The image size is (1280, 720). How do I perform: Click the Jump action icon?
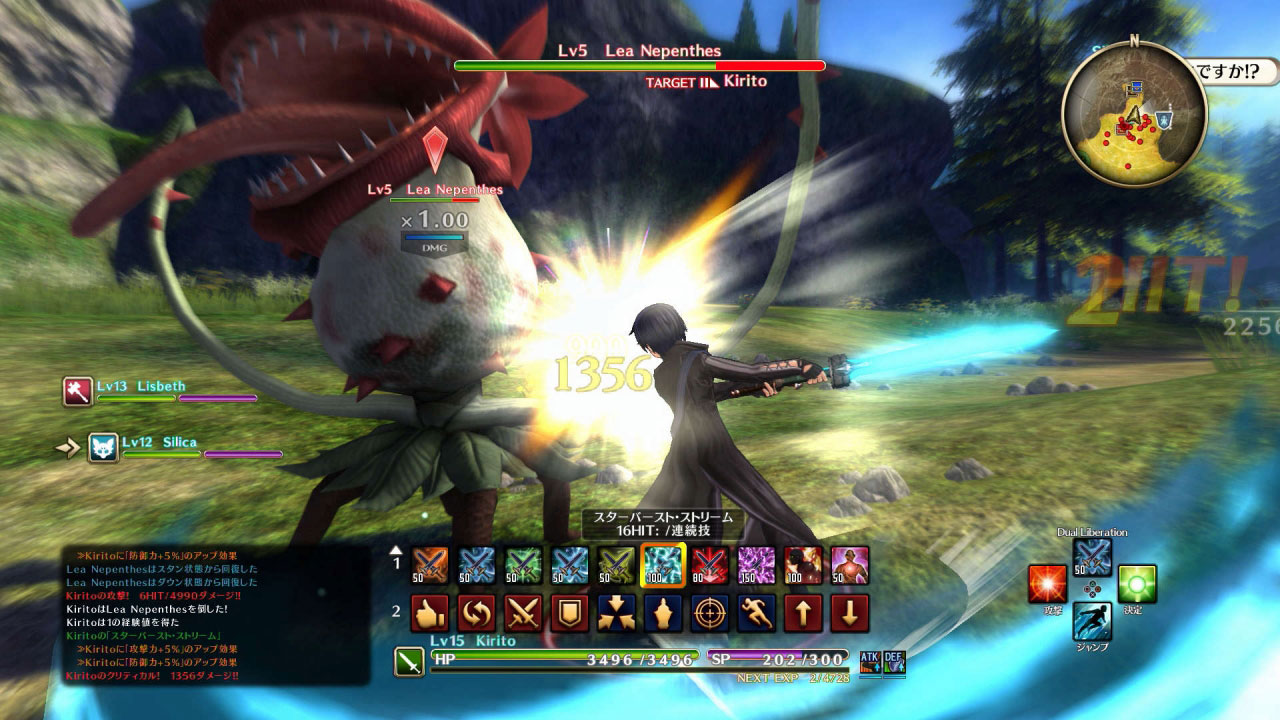point(1092,621)
